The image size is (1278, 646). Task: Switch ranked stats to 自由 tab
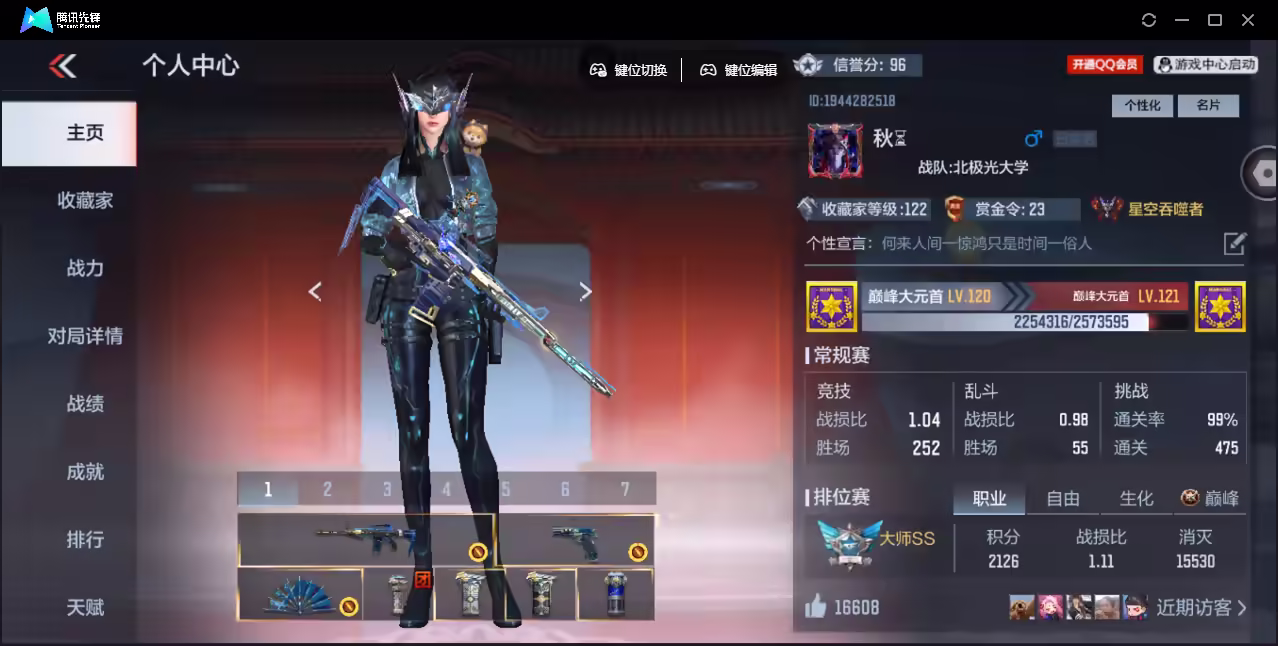click(1062, 498)
